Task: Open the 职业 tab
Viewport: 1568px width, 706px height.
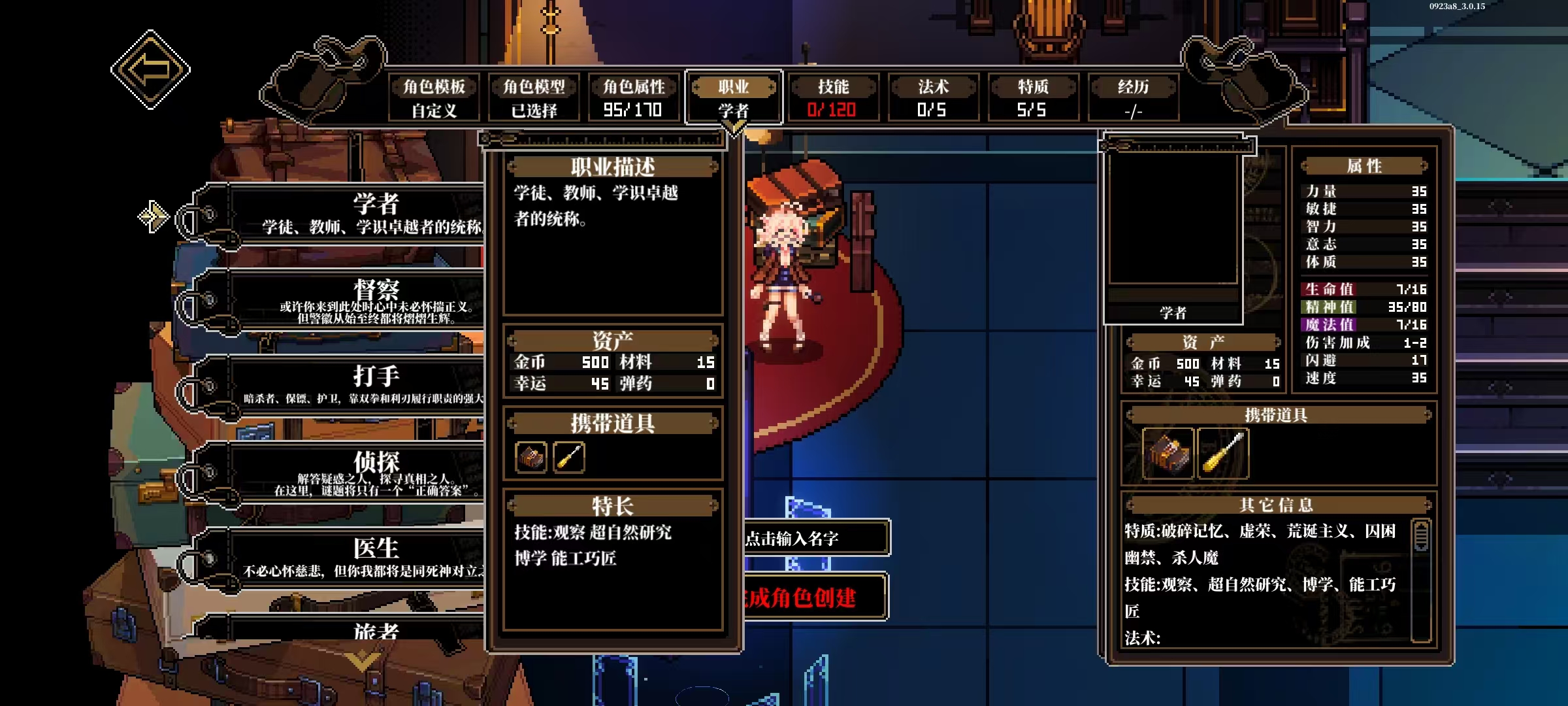Action: point(734,97)
